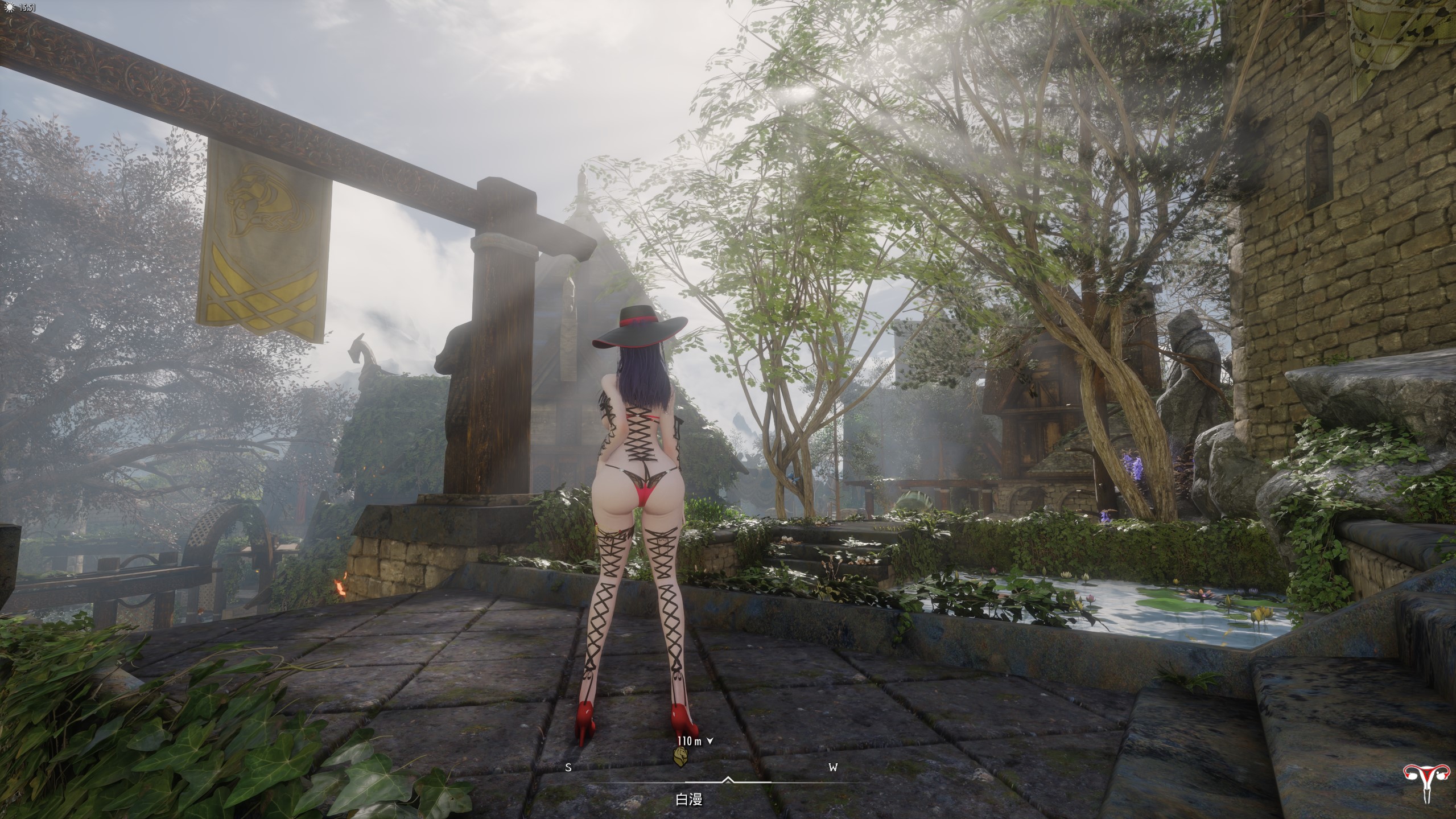Click the W heading on the compass
Screen dimensions: 1456x819
click(x=833, y=768)
